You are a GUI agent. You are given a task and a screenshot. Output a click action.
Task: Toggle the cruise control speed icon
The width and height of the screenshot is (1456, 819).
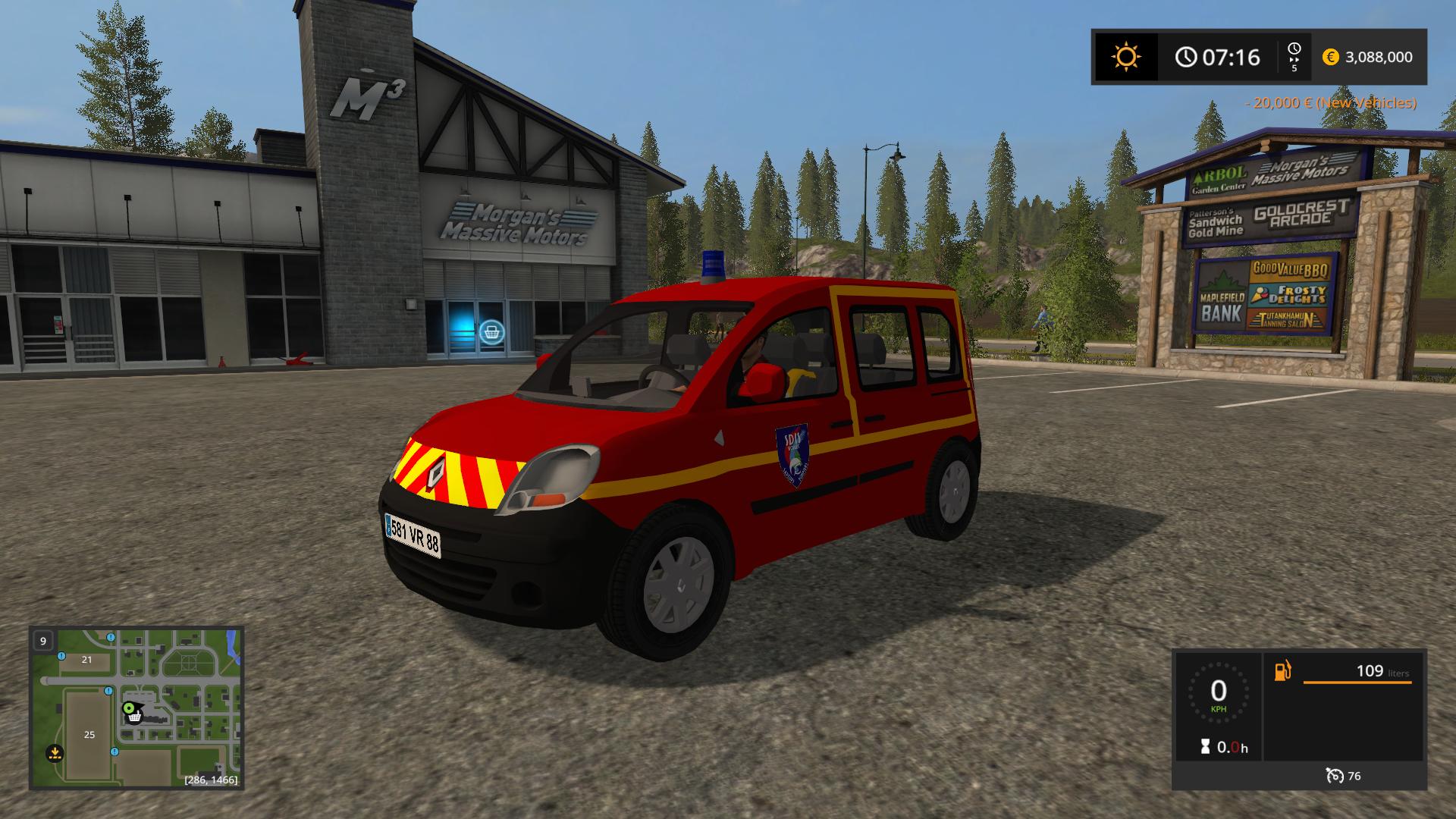(1334, 775)
